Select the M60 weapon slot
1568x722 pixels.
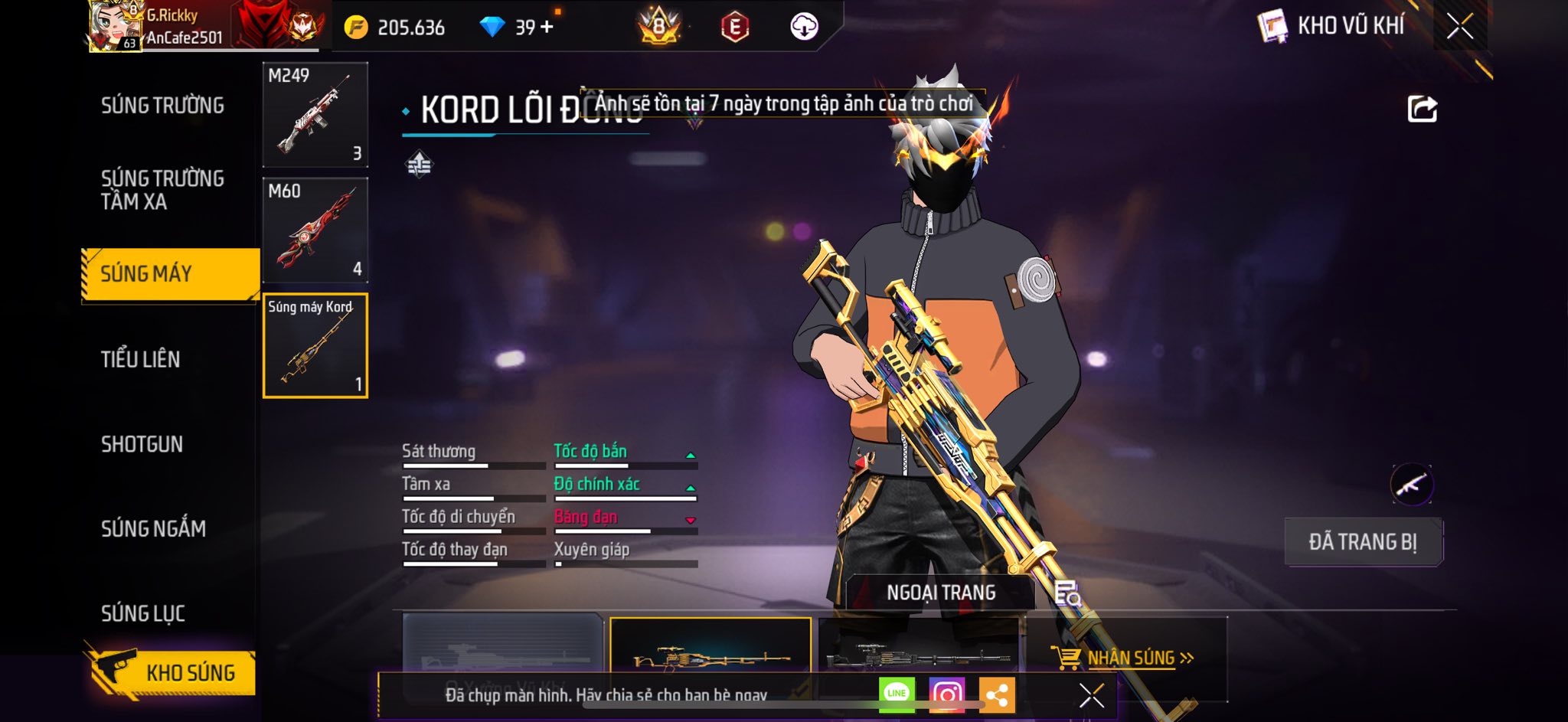tap(315, 230)
